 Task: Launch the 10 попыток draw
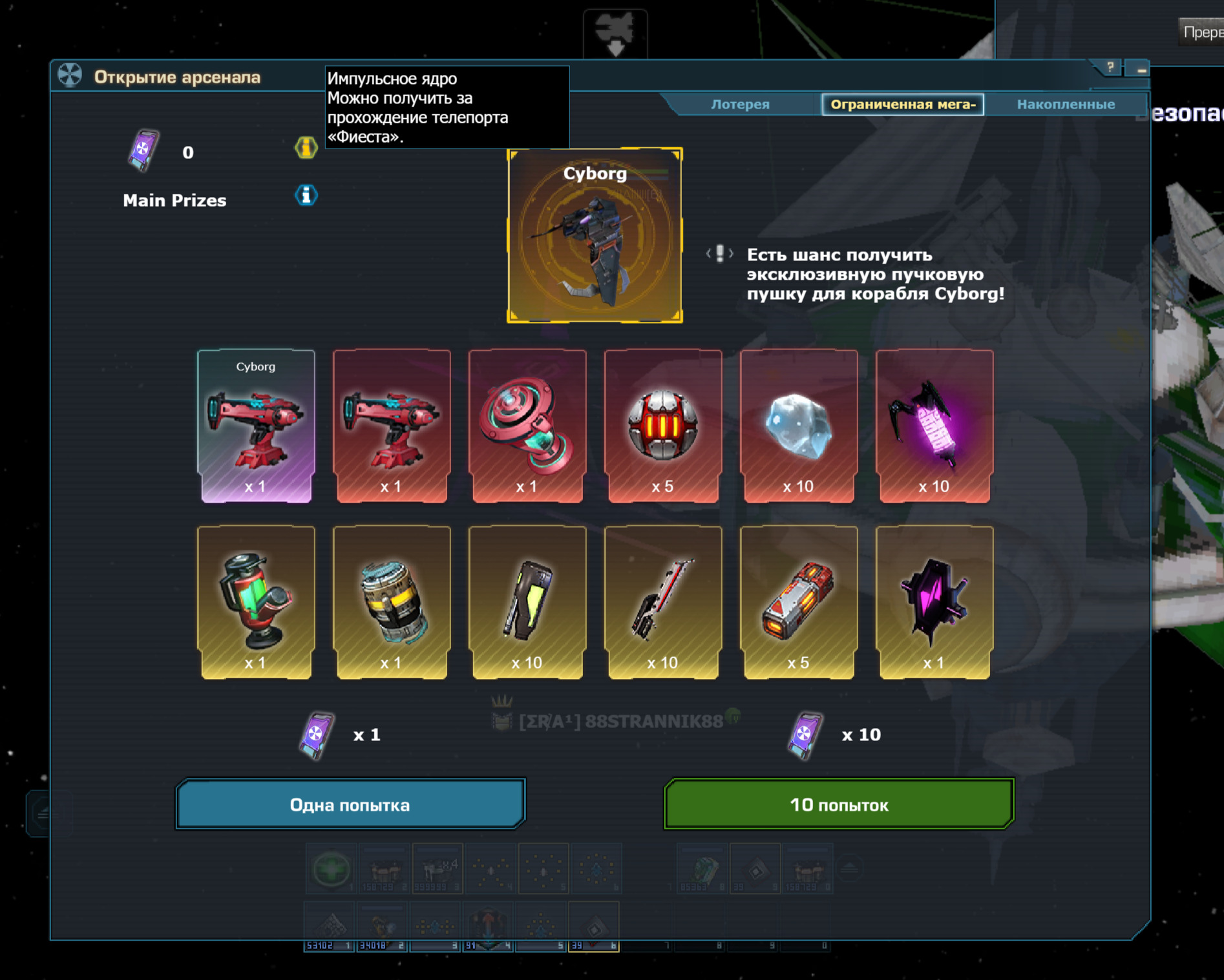(x=839, y=804)
